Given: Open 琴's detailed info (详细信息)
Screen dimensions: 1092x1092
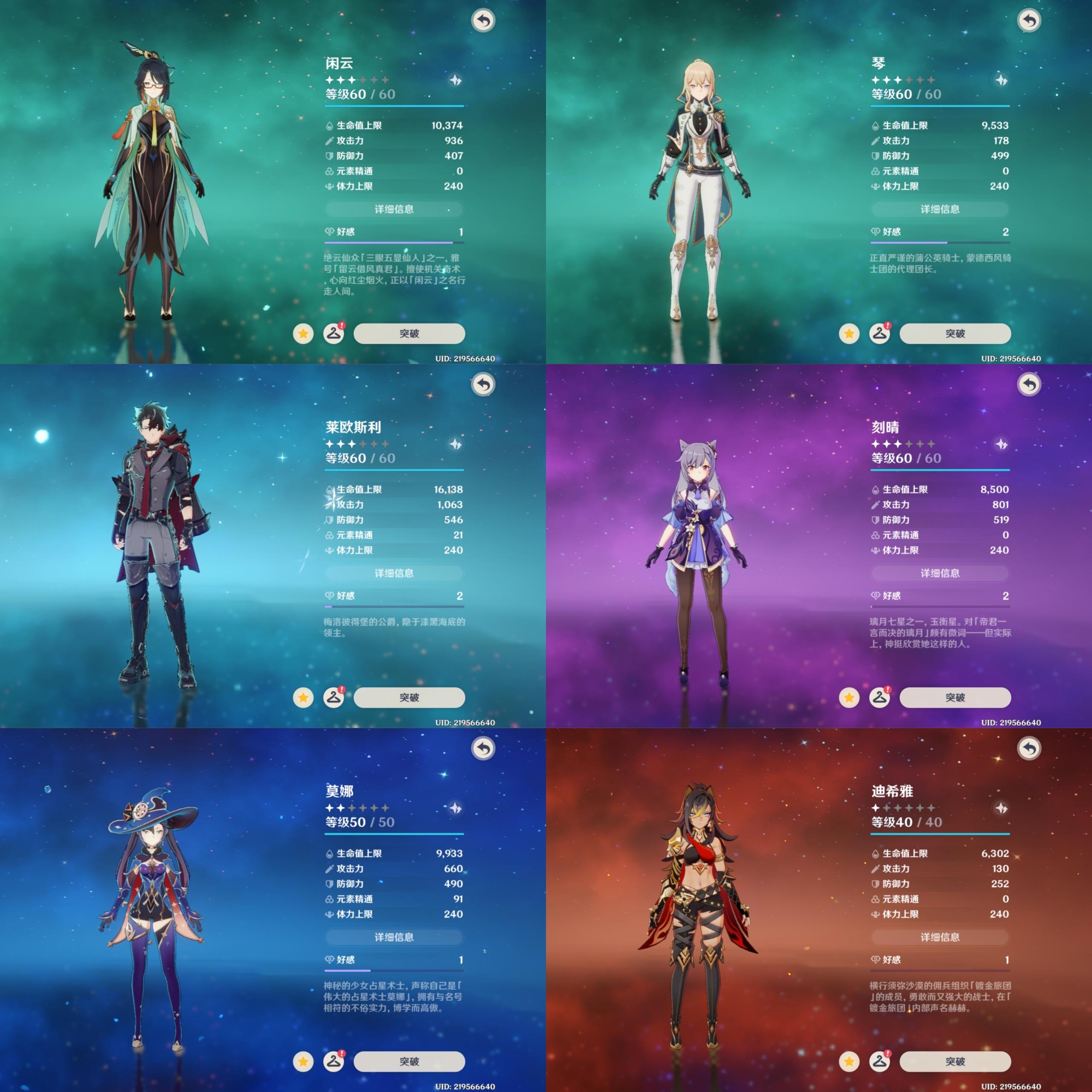Looking at the screenshot, I should pos(940,209).
